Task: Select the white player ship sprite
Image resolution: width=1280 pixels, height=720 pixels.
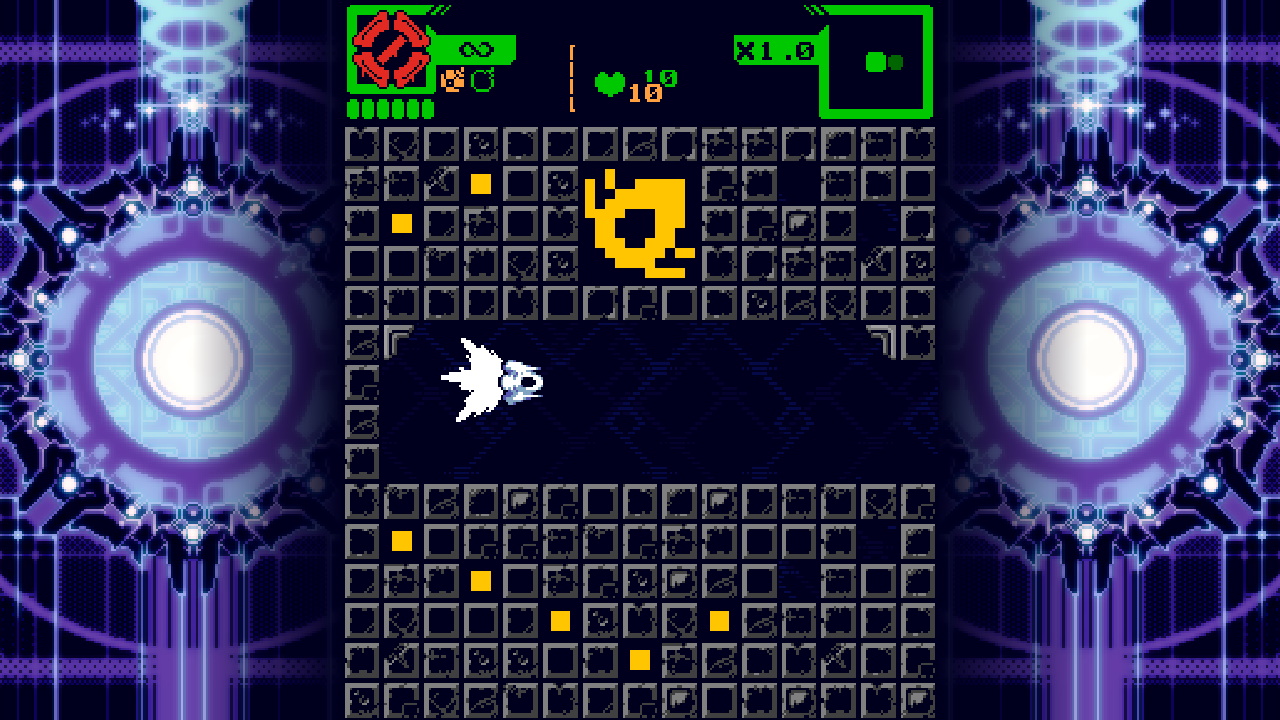Action: (490, 380)
